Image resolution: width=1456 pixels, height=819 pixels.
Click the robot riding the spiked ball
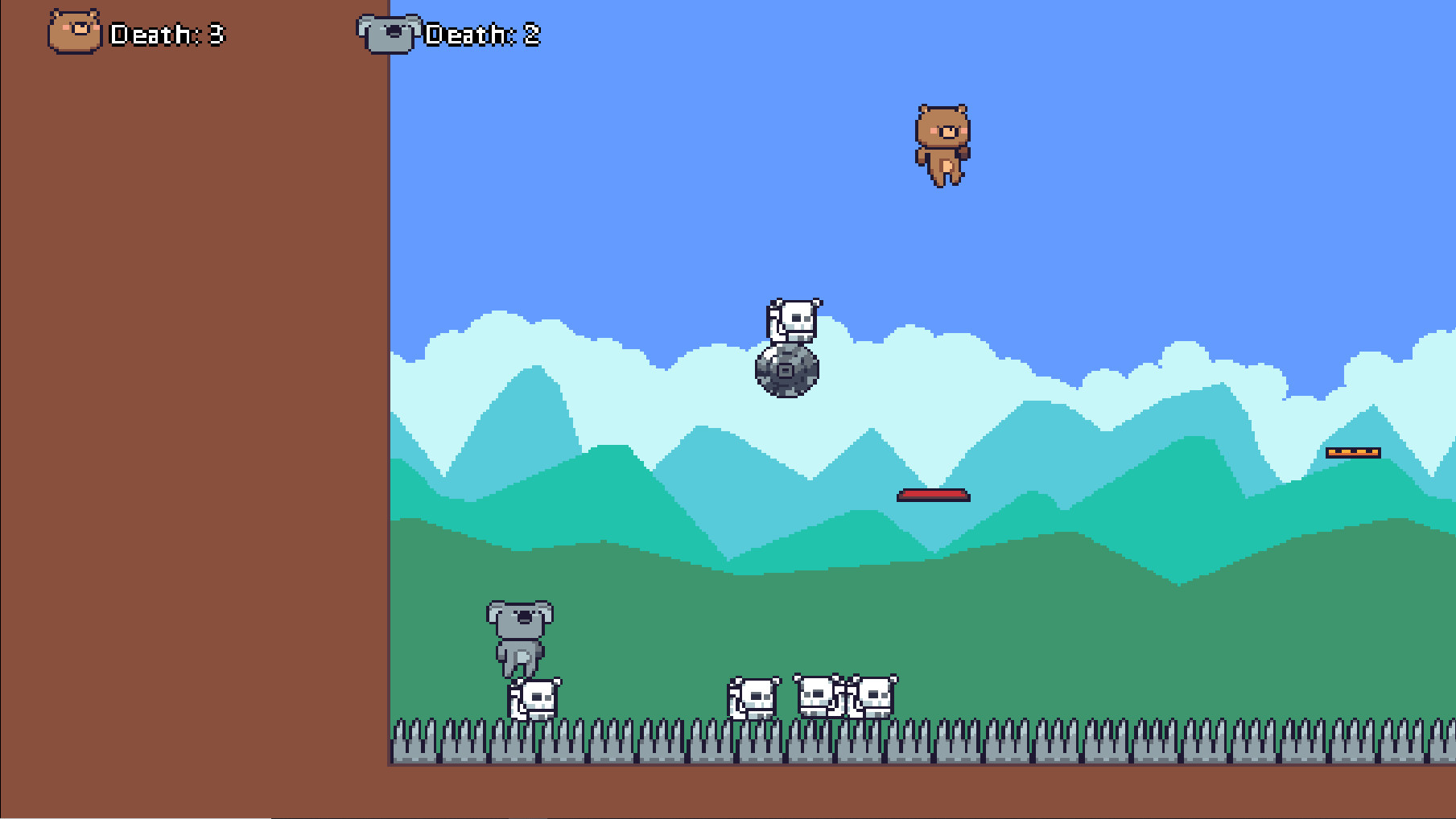[x=793, y=320]
